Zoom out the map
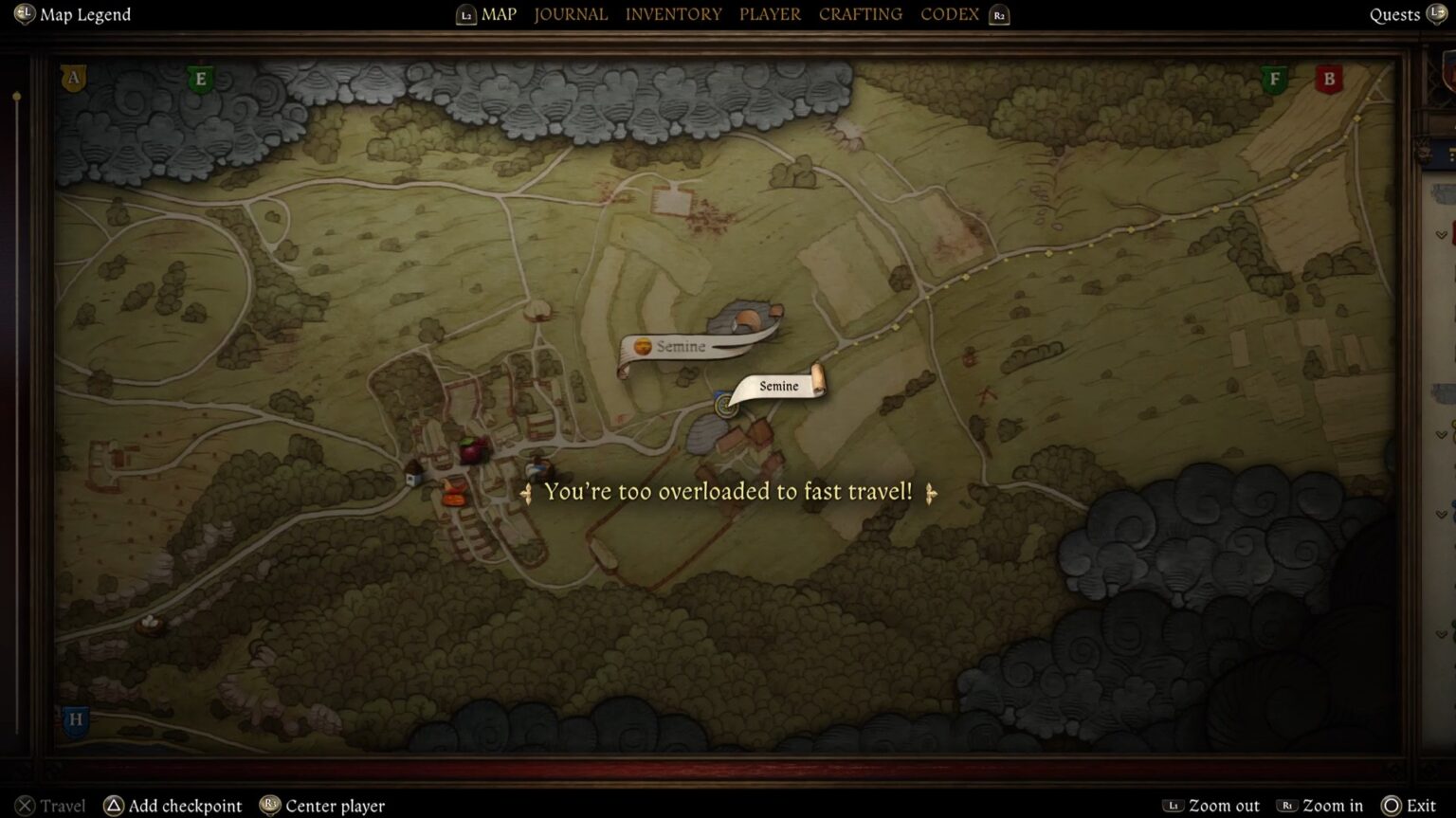The image size is (1456, 818). pyautogui.click(x=1223, y=806)
